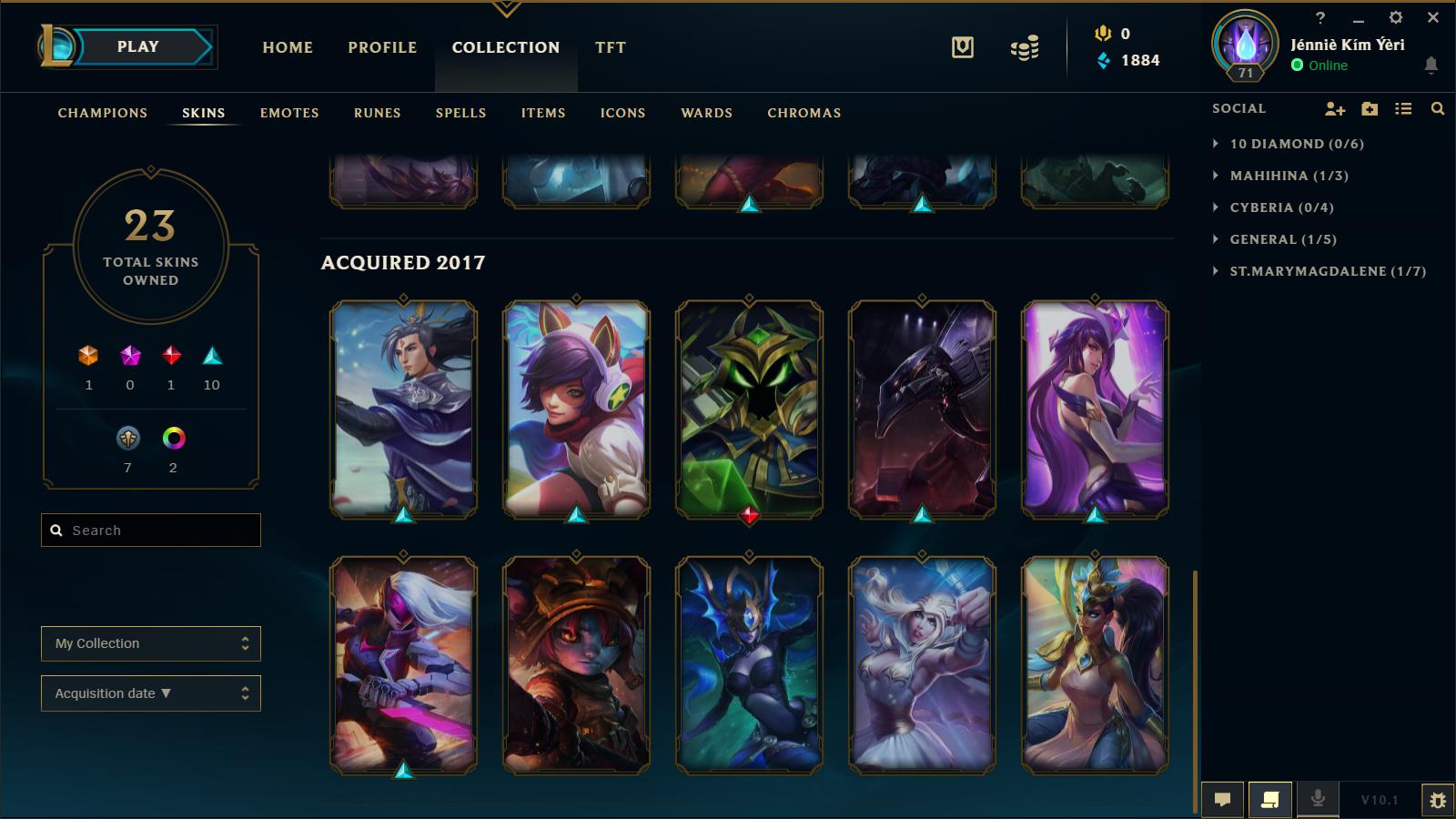Open the chat bubble icon at bottom

pyautogui.click(x=1224, y=799)
